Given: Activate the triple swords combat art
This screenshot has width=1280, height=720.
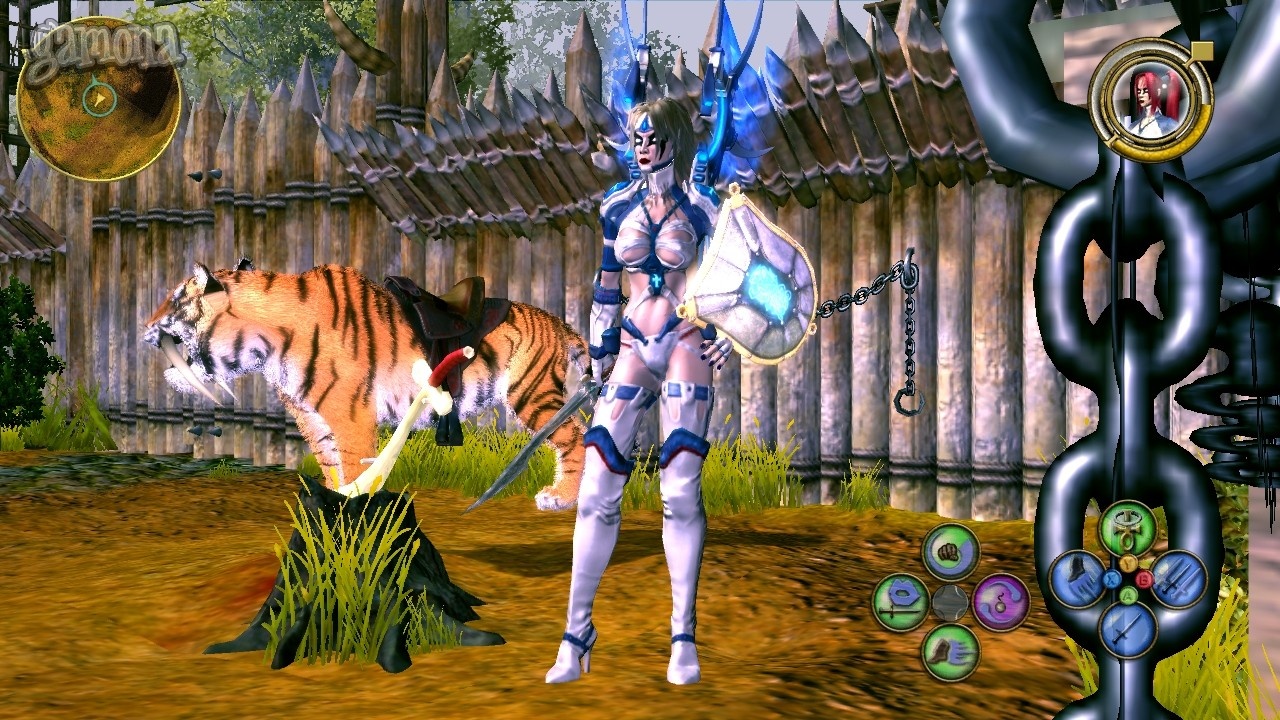Looking at the screenshot, I should (1179, 580).
